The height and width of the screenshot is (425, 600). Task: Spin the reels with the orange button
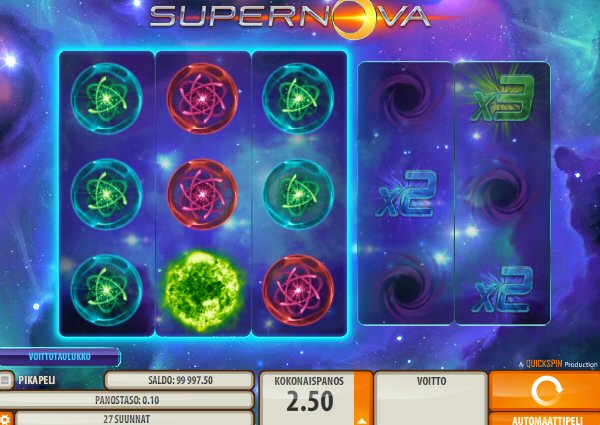(x=544, y=389)
